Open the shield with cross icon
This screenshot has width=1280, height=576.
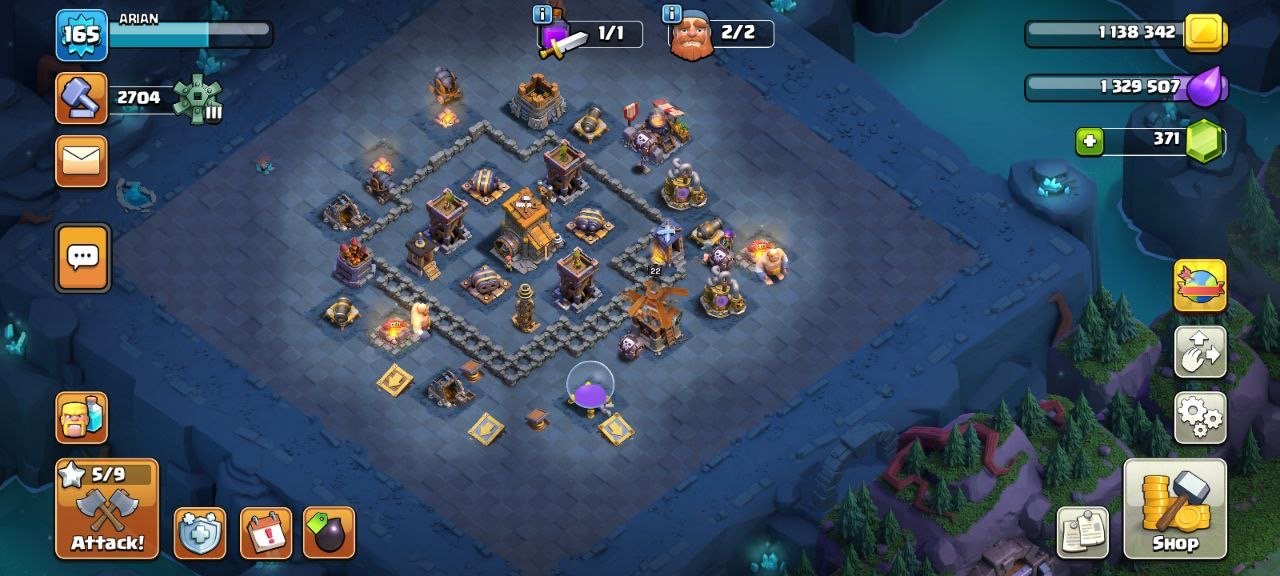pos(200,533)
